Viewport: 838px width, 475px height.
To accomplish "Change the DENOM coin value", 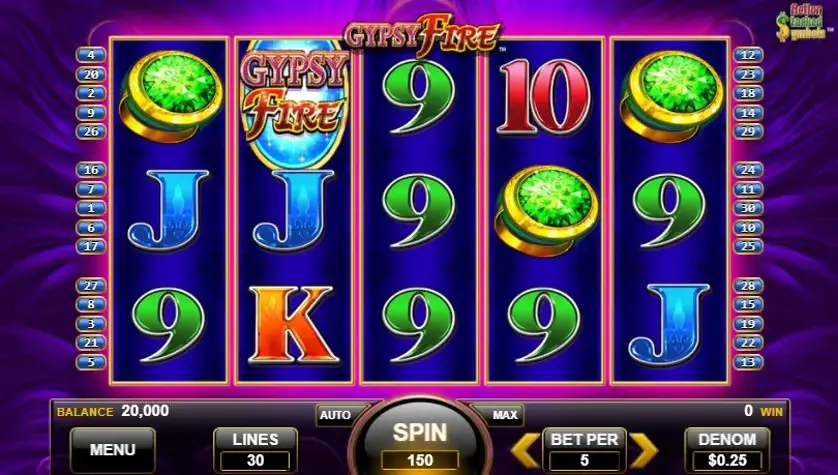I will pyautogui.click(x=726, y=449).
